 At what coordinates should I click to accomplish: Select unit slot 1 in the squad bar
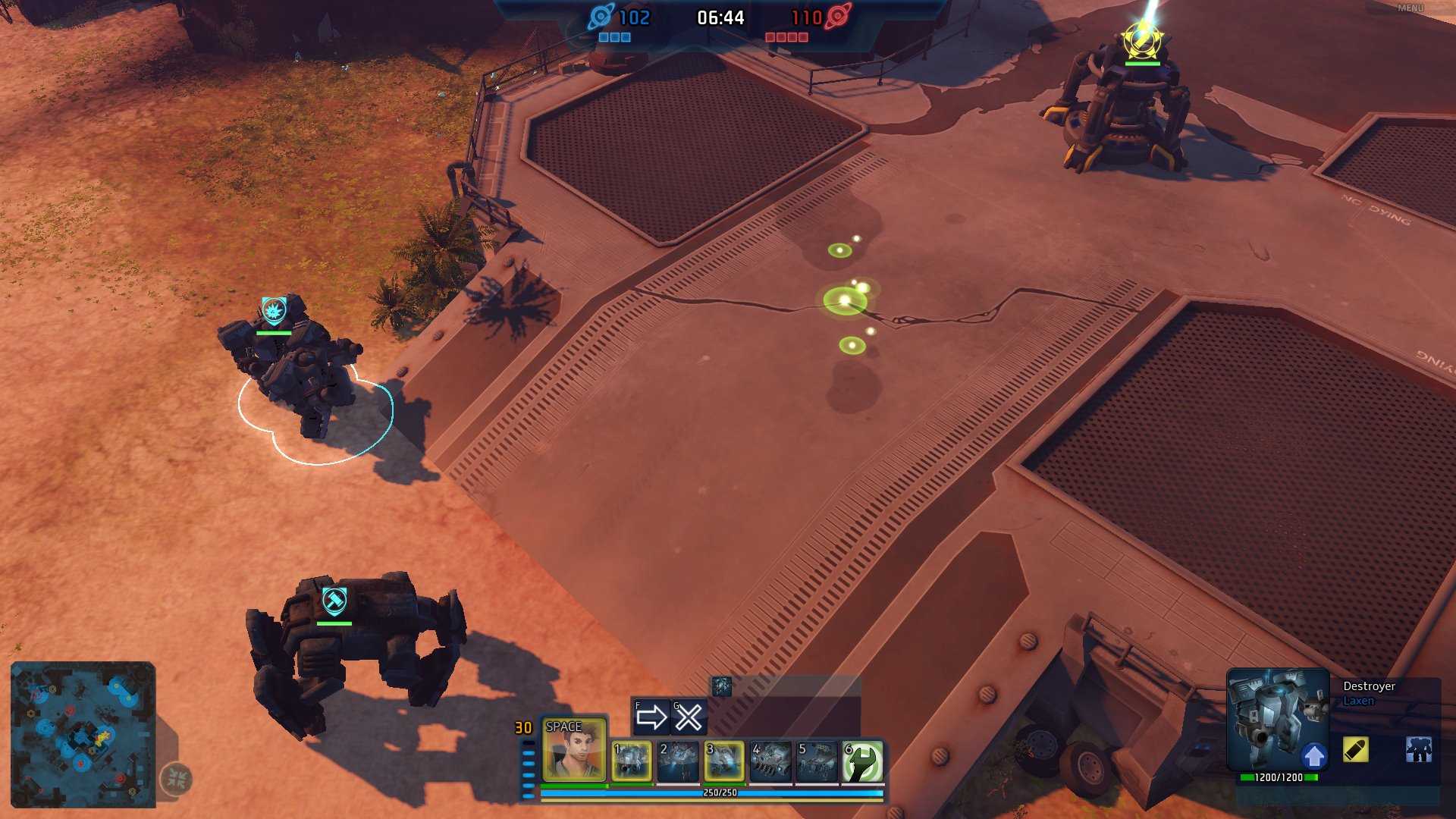coord(632,761)
